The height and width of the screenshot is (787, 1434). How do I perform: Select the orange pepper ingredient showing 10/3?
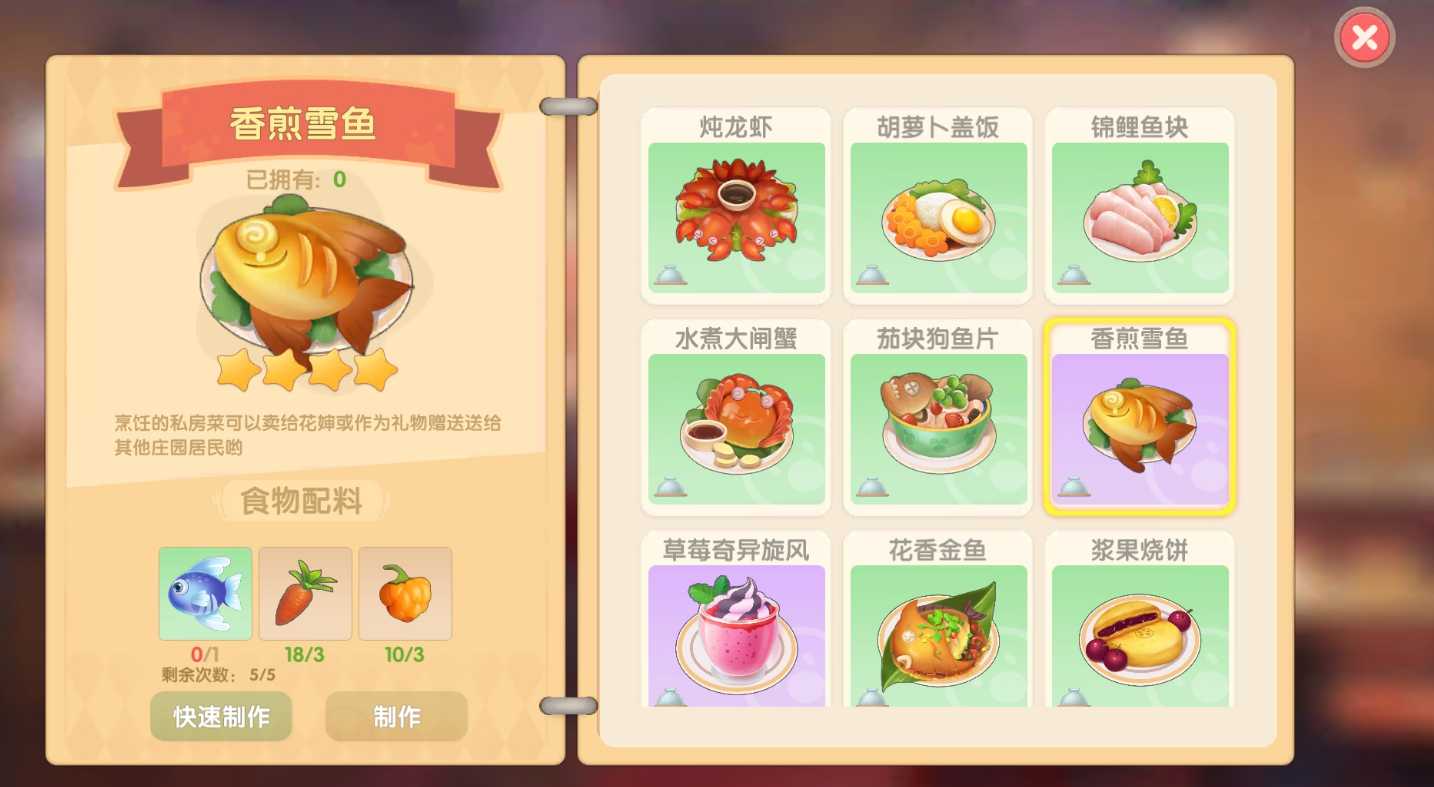(x=404, y=592)
